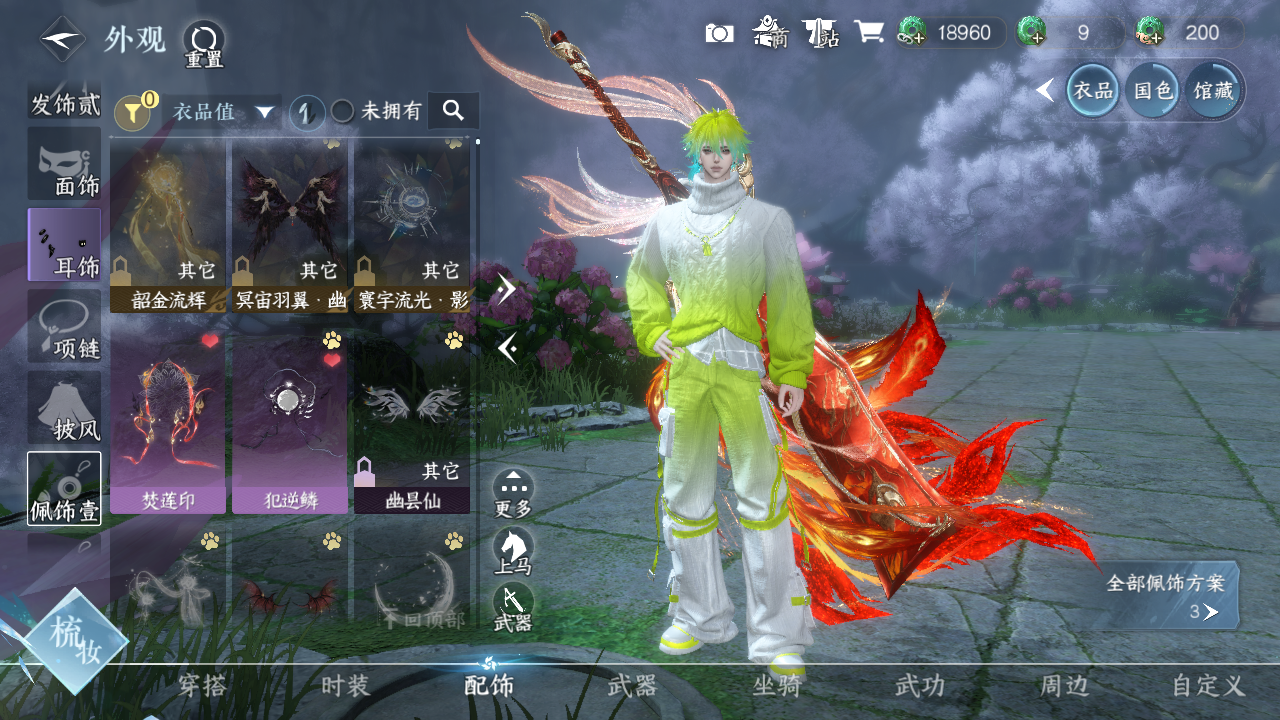Viewport: 1280px width, 720px height.
Task: Reset appearance with the 重置 button
Action: pyautogui.click(x=203, y=44)
